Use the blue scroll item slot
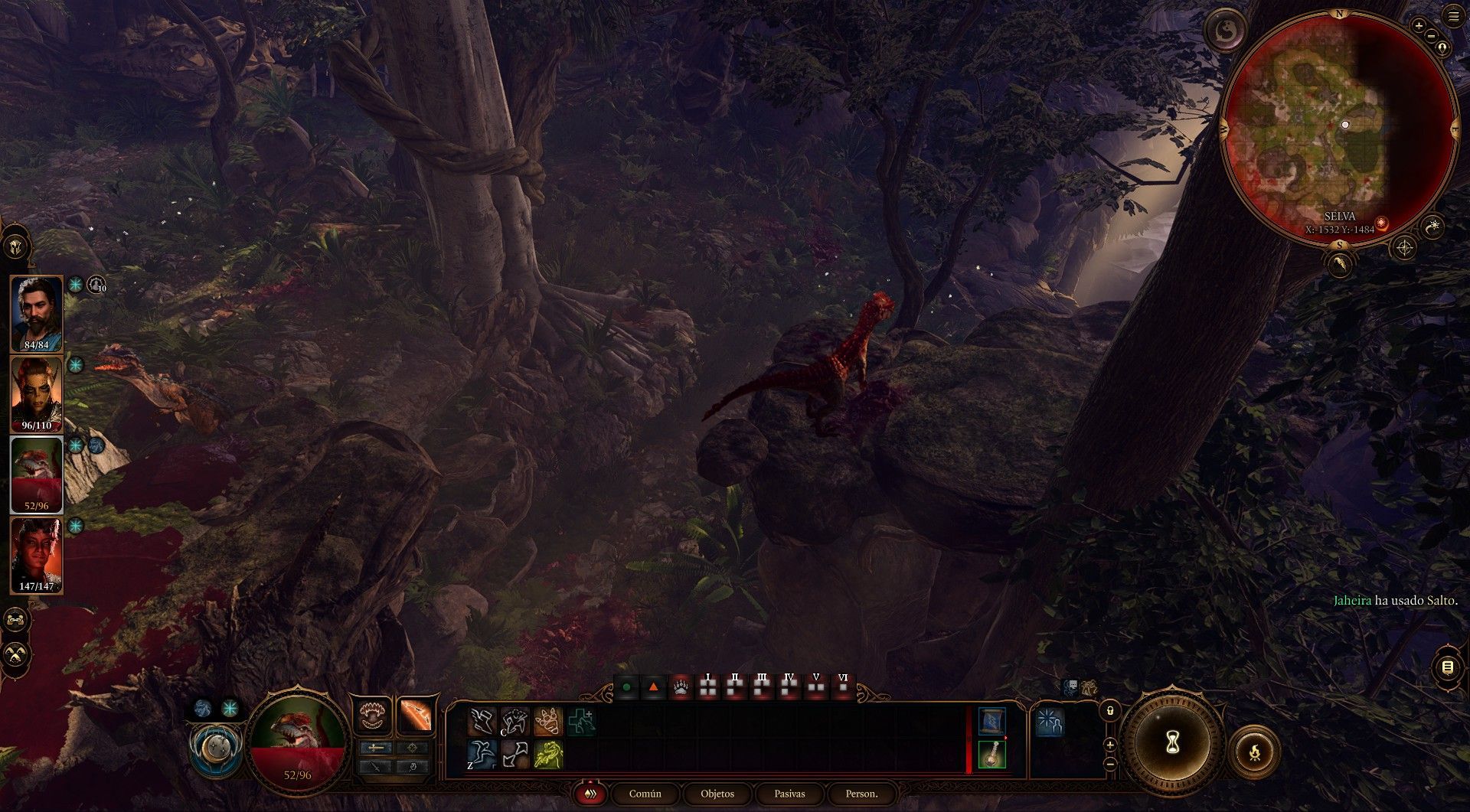1470x812 pixels. pos(991,722)
